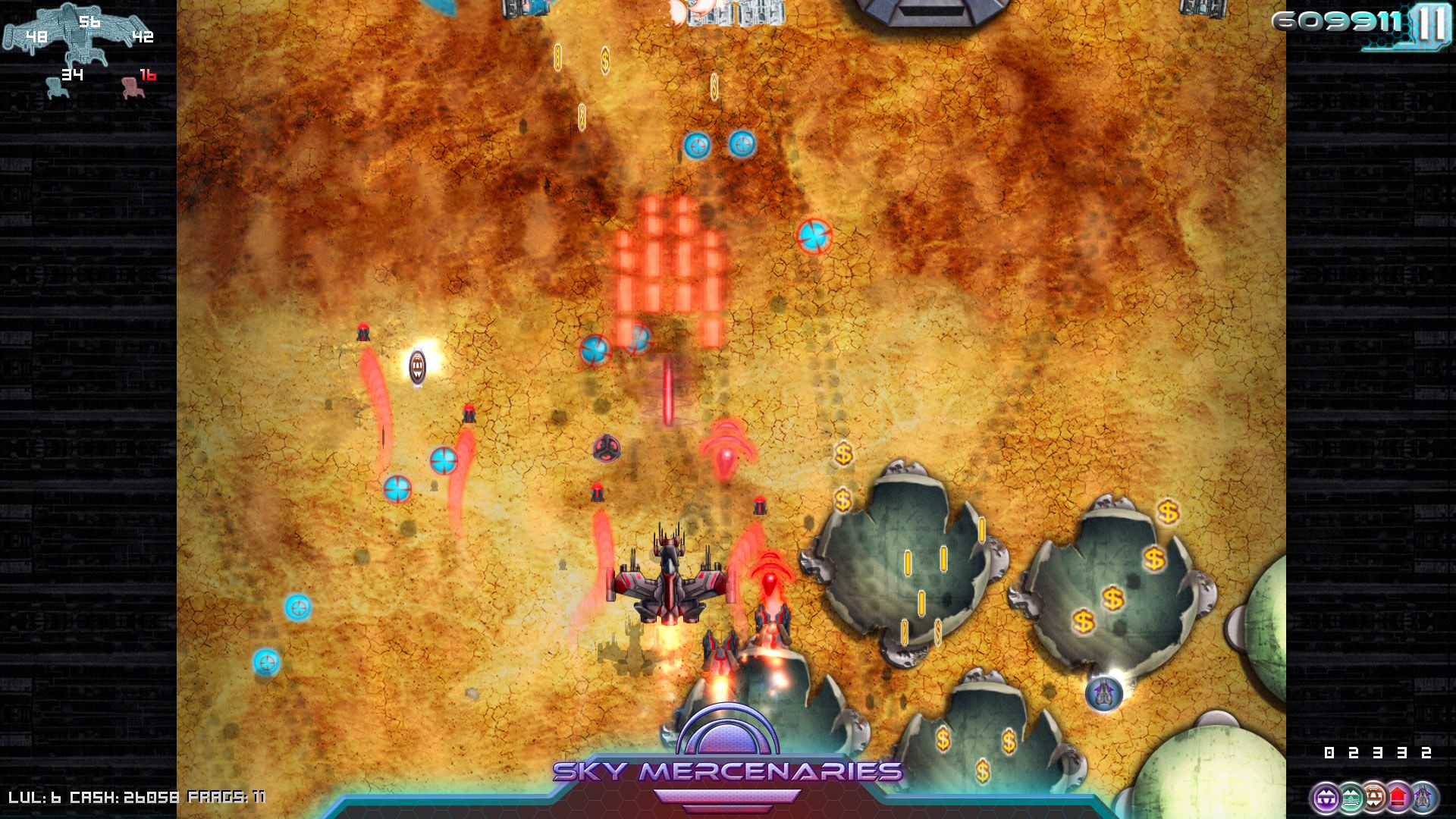The width and height of the screenshot is (1456, 819).
Task: Click the green terrain power-up icon
Action: tap(1350, 796)
